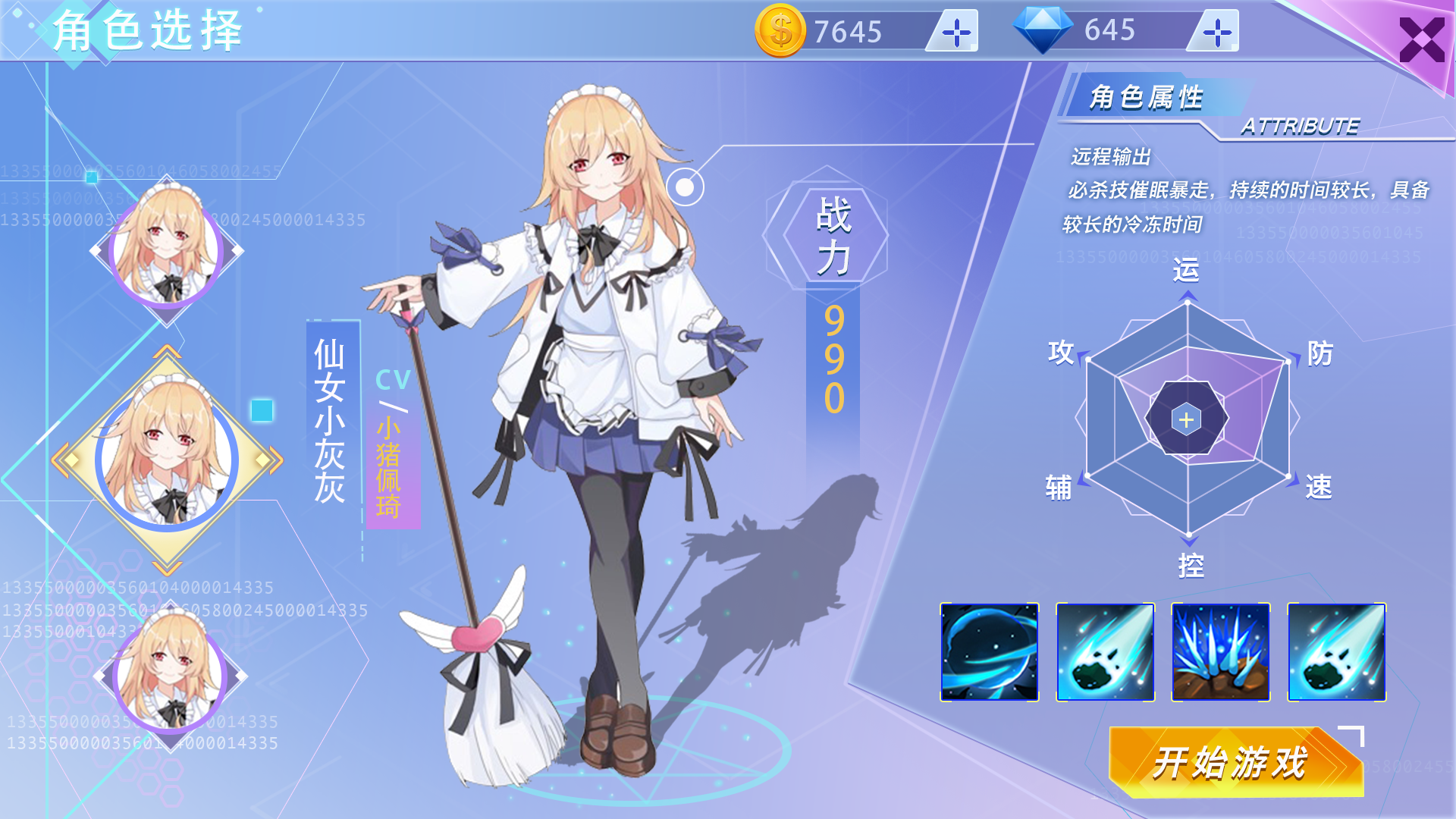
Task: Click the white circle marker near character's head
Action: point(686,186)
